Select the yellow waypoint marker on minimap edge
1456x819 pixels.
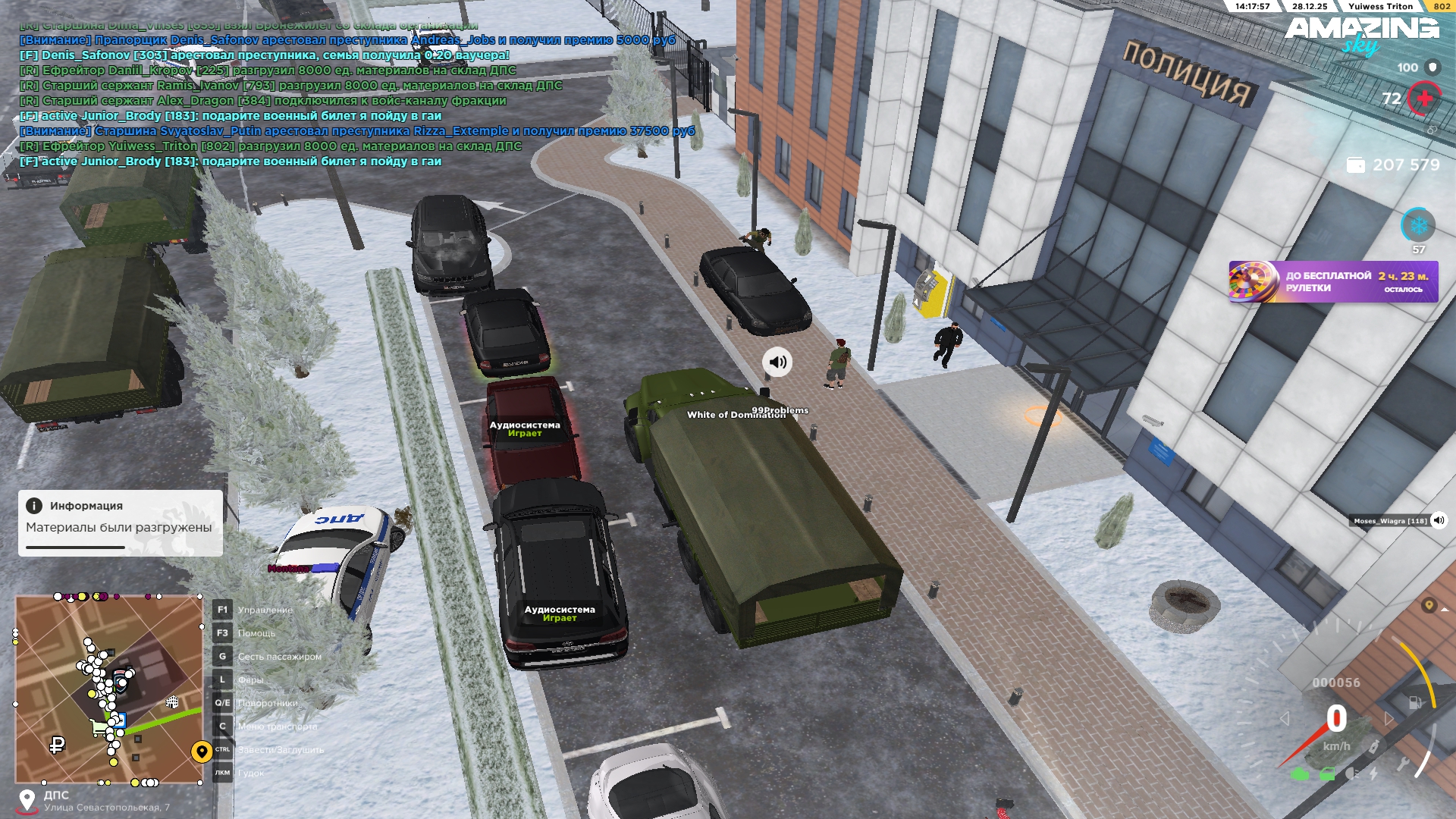[x=201, y=752]
